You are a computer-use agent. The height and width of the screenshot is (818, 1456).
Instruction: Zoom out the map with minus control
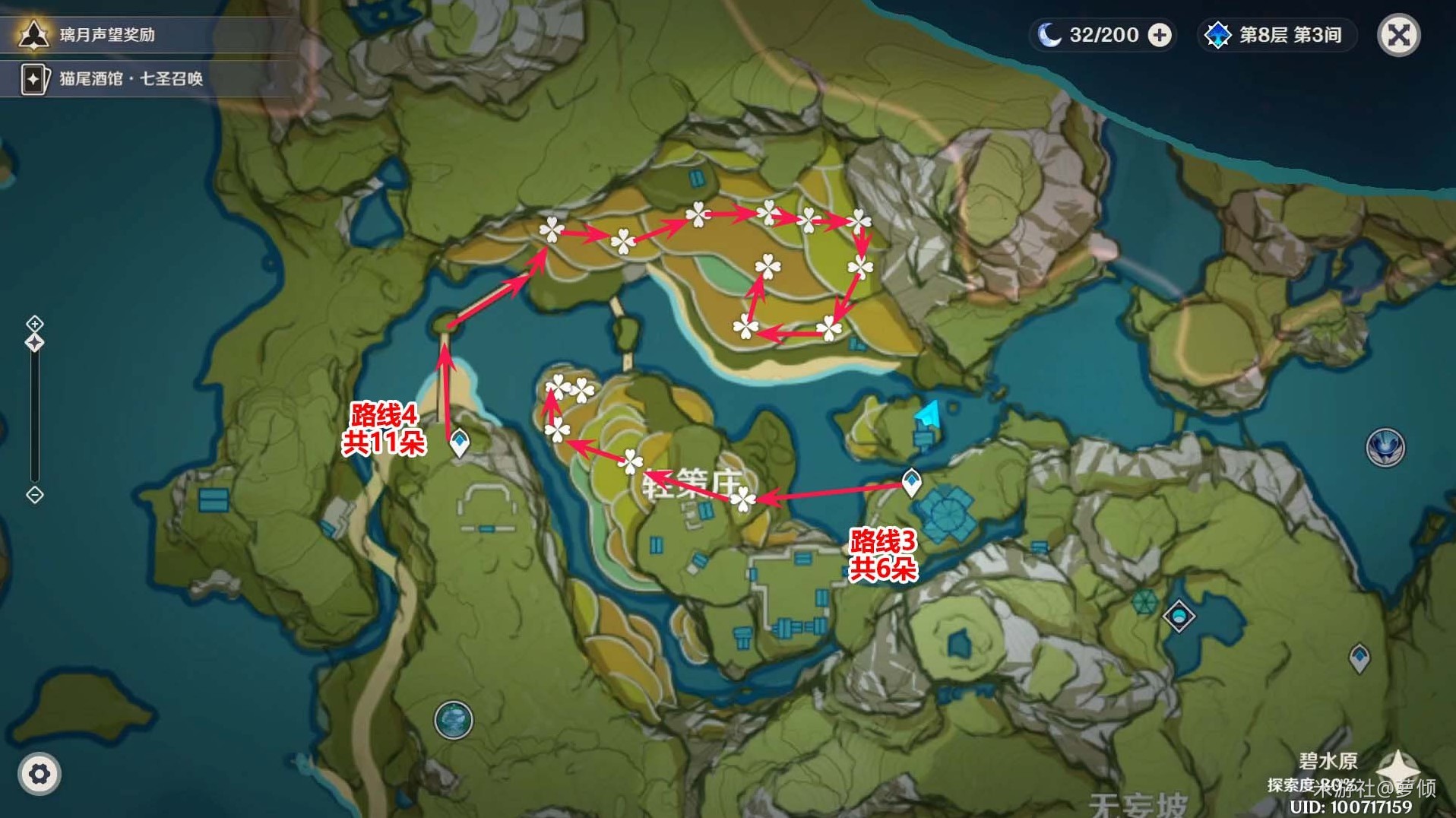coord(35,495)
